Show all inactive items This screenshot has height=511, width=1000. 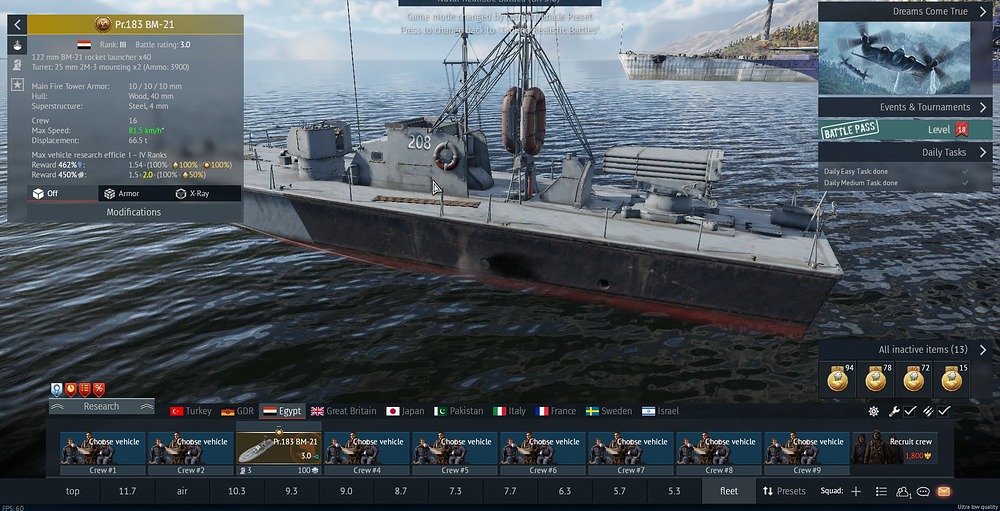point(905,350)
